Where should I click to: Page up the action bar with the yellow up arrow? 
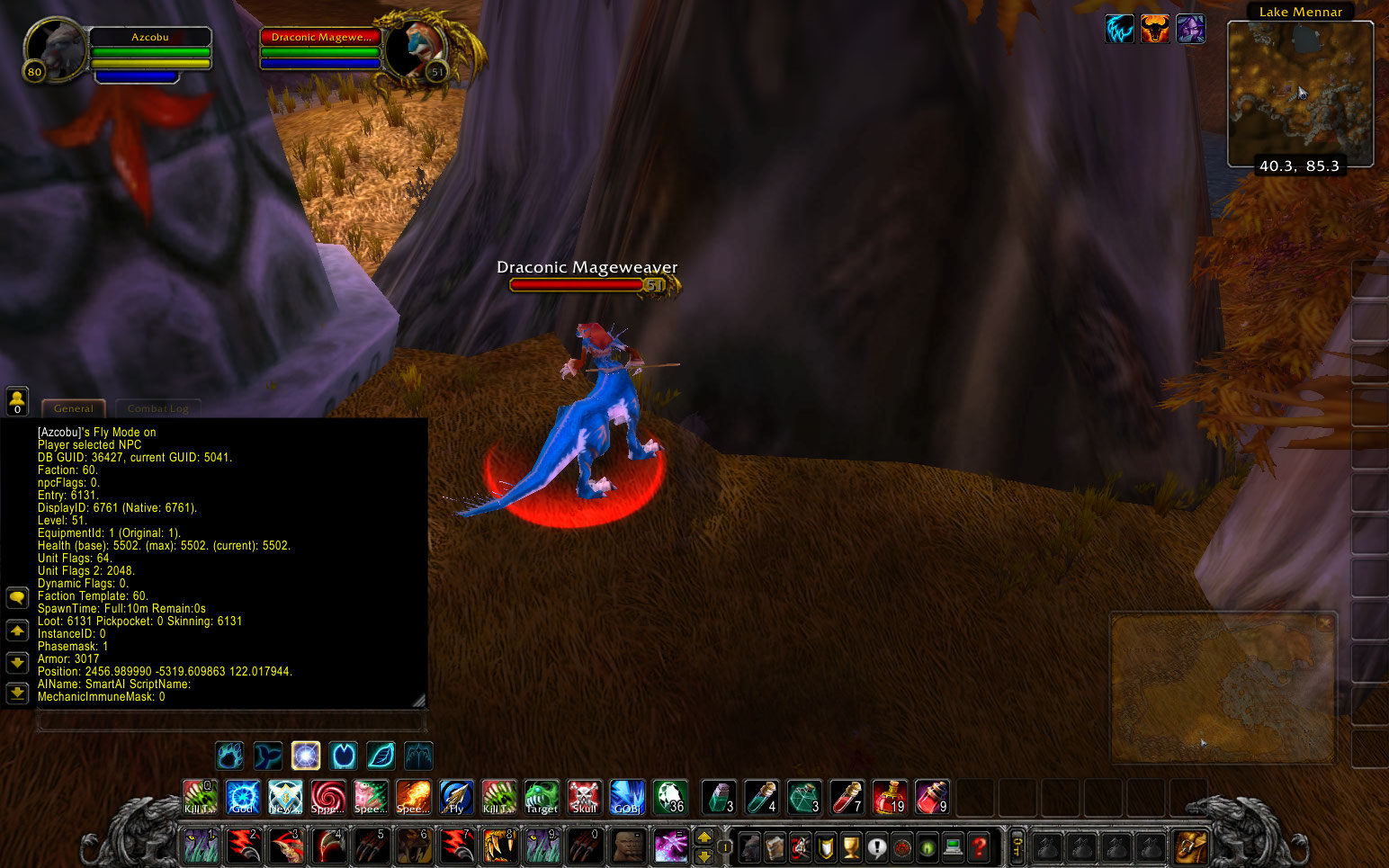[703, 836]
